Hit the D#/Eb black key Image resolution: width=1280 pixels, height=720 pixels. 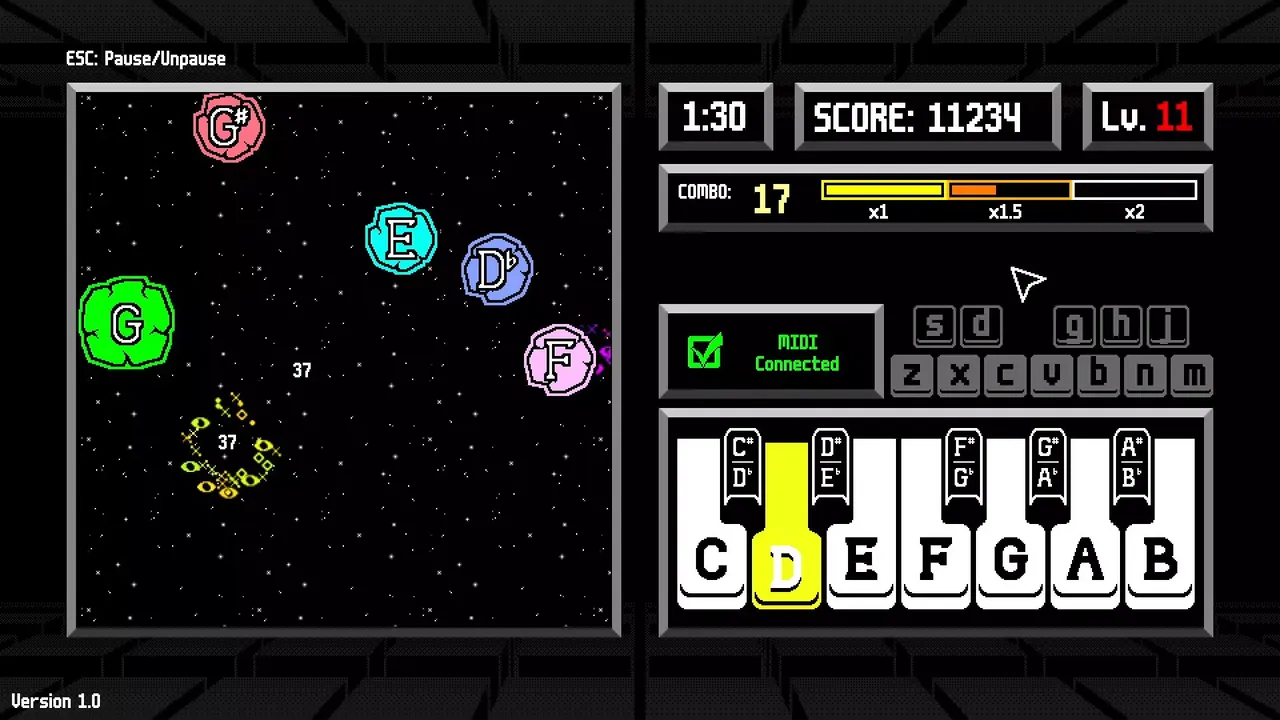[x=828, y=464]
